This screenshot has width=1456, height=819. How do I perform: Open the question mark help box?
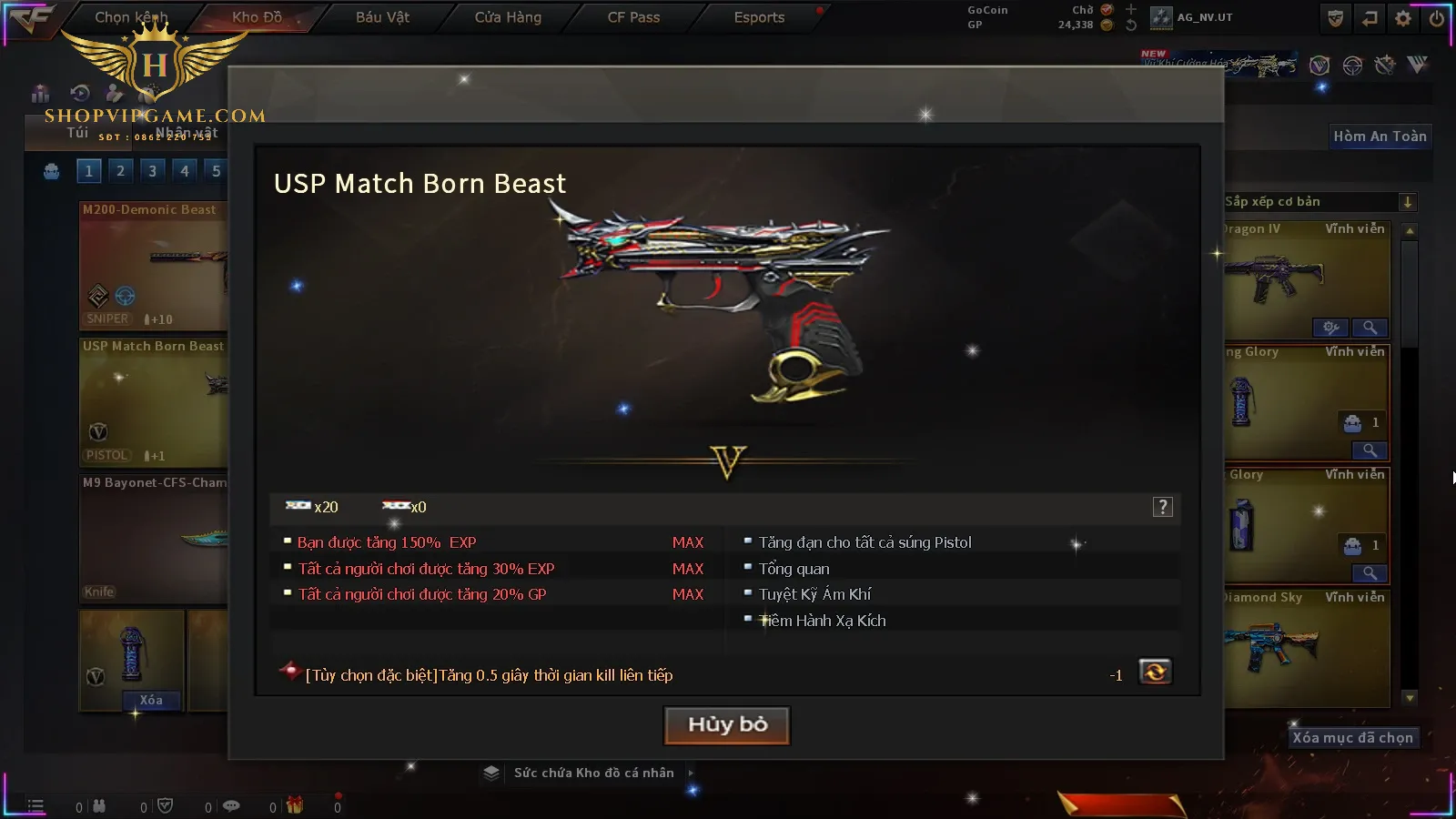1162,507
